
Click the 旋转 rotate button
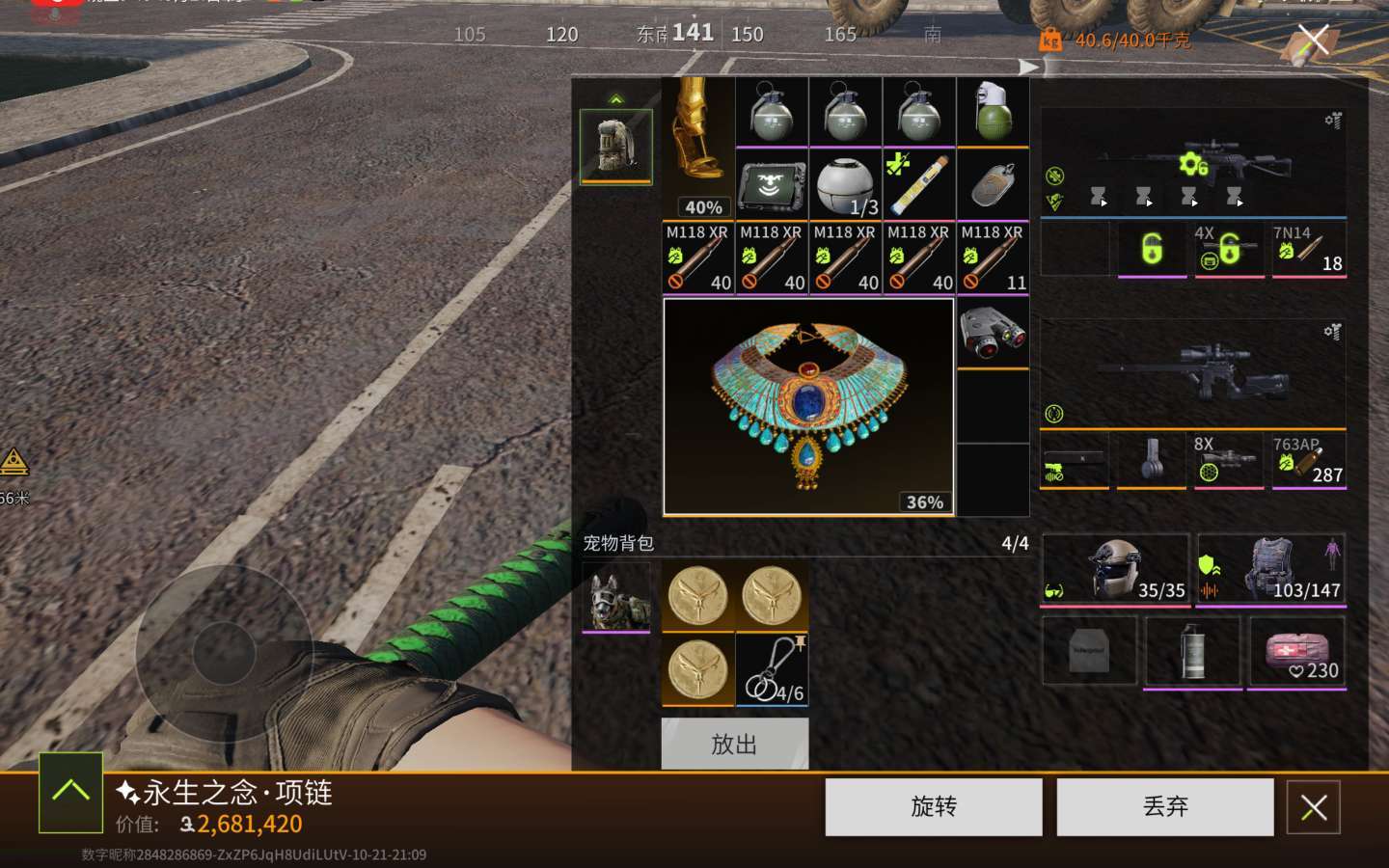coord(933,806)
